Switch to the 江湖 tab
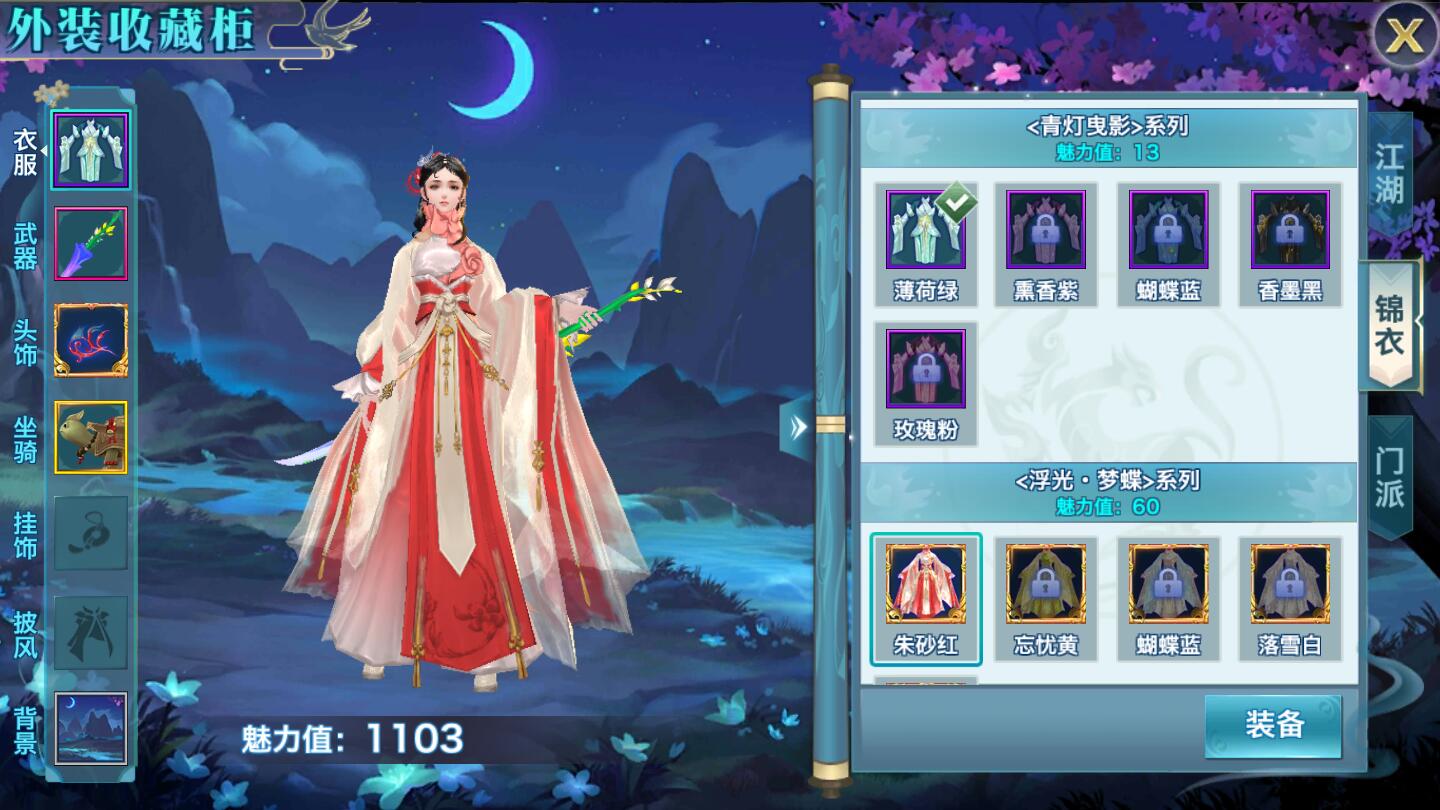The width and height of the screenshot is (1440, 810). (1390, 172)
